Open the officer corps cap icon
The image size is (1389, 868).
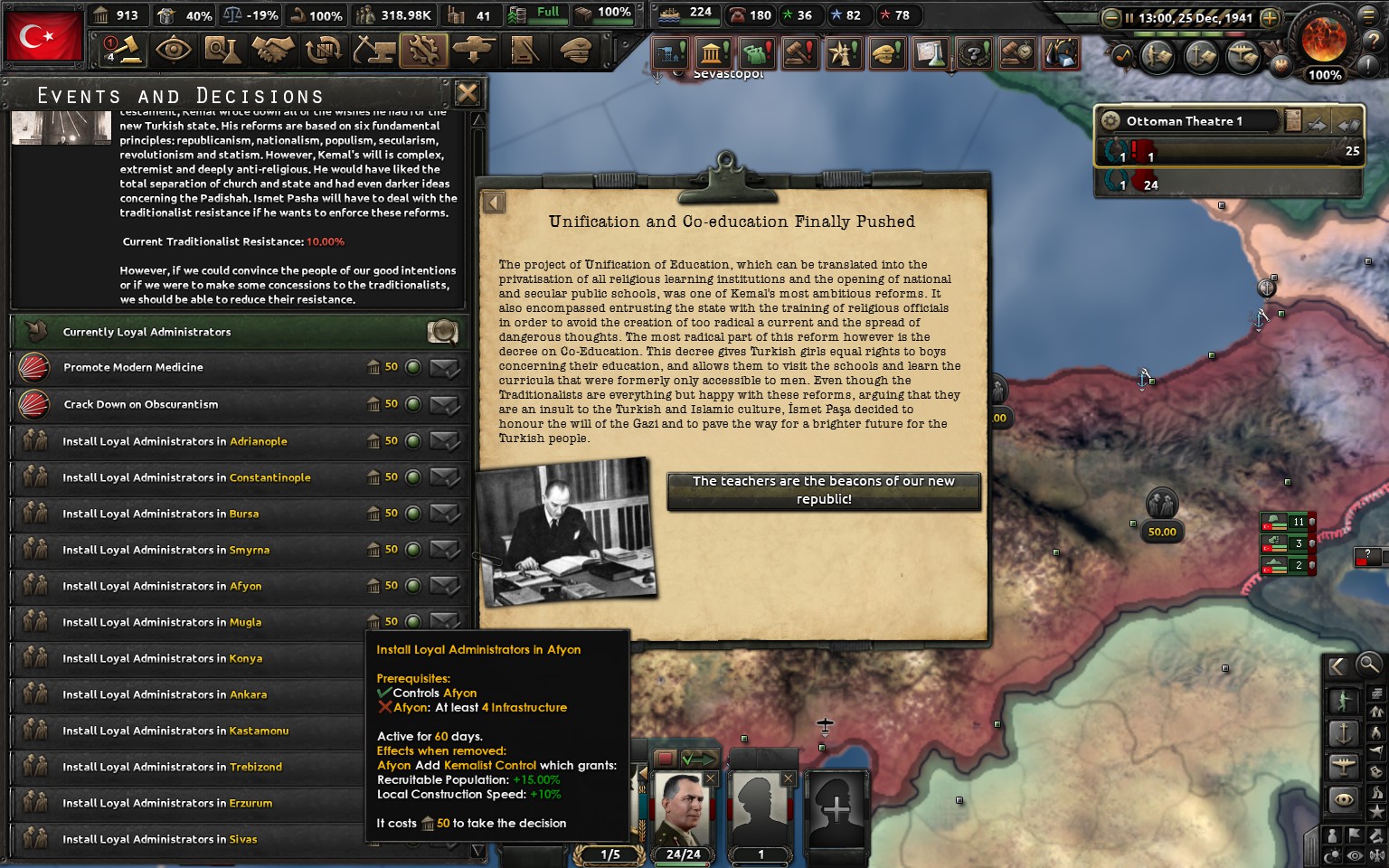pyautogui.click(x=576, y=52)
